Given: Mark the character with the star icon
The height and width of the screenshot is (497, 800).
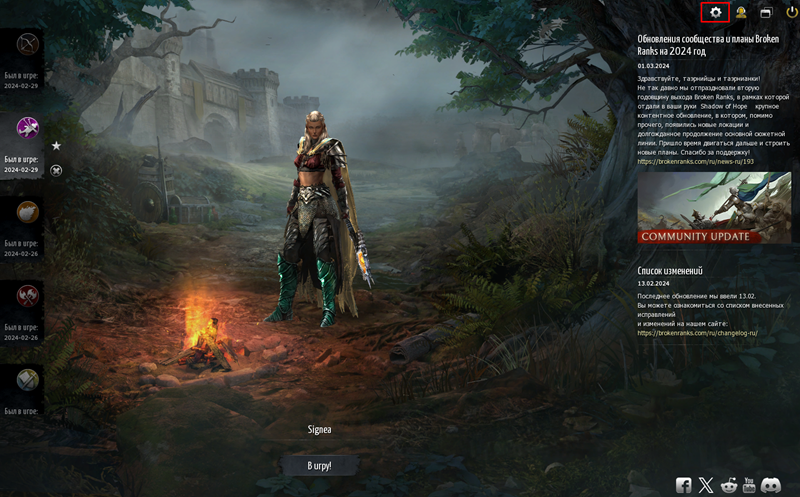Looking at the screenshot, I should 56,146.
